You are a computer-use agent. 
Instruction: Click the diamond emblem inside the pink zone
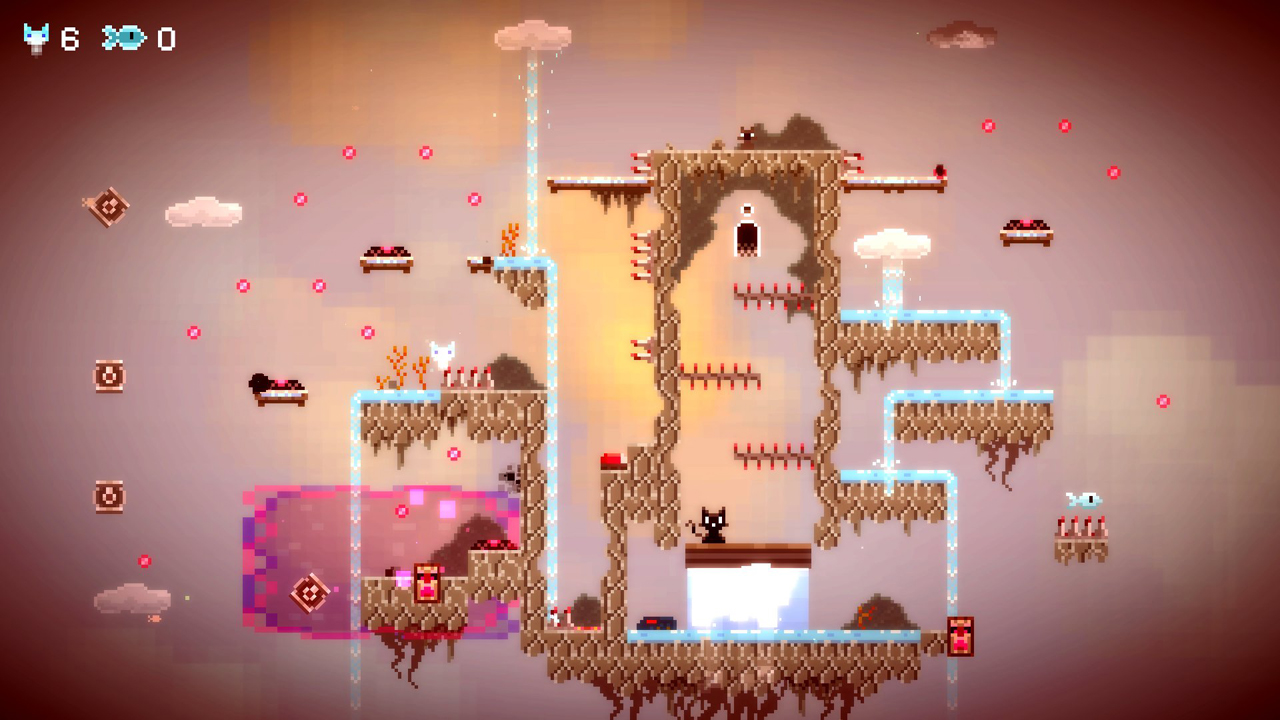[x=310, y=592]
